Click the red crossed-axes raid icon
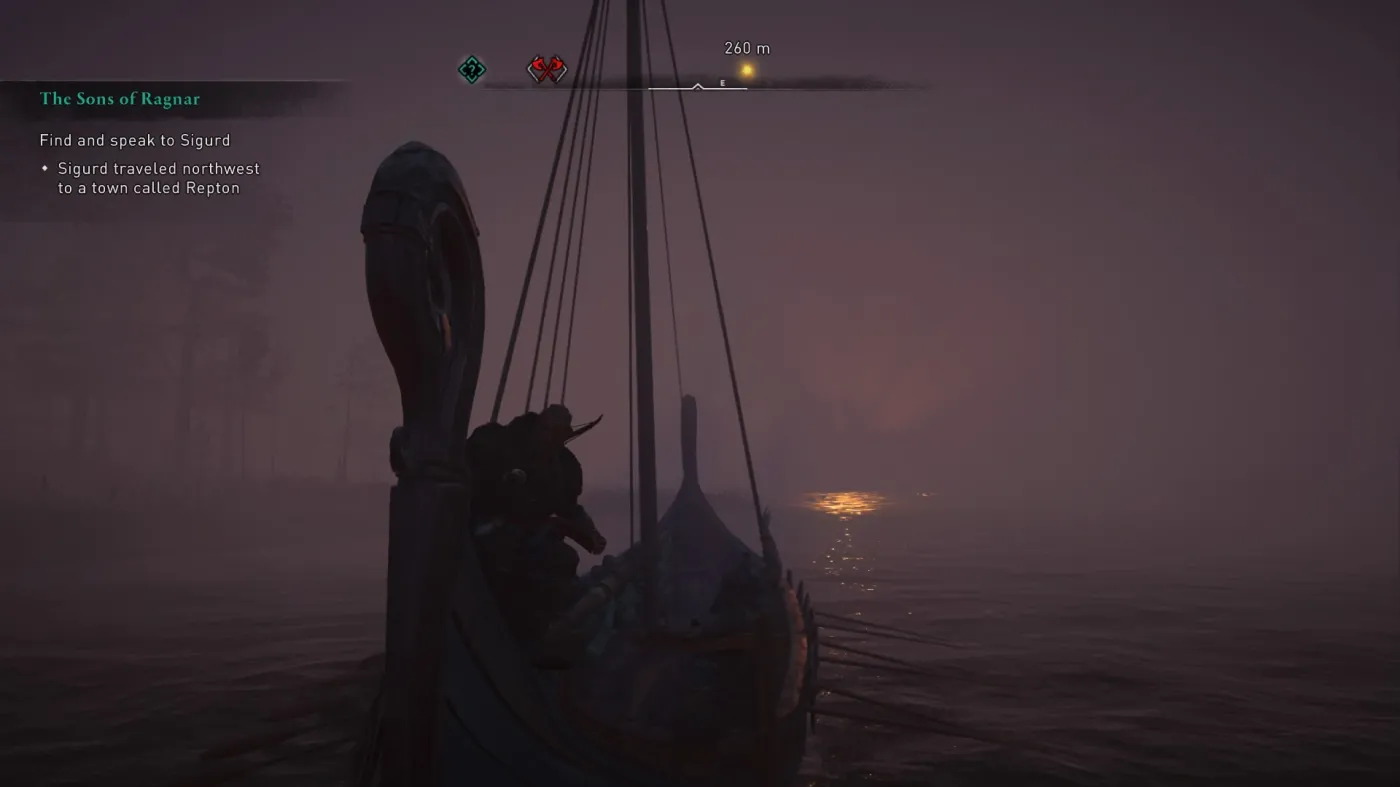1400x787 pixels. click(548, 69)
